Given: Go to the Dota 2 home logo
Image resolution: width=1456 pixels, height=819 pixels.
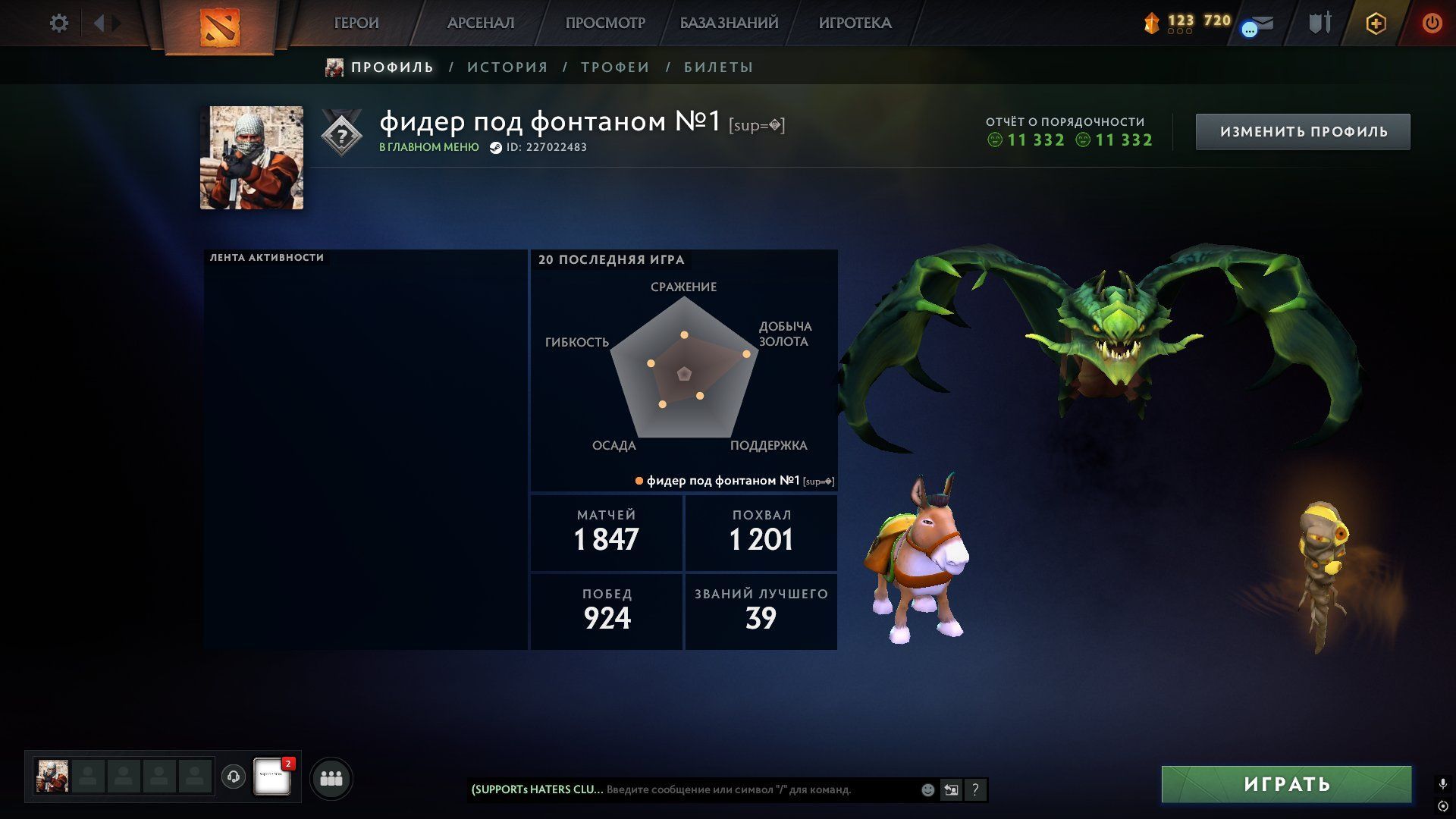Looking at the screenshot, I should point(219,27).
